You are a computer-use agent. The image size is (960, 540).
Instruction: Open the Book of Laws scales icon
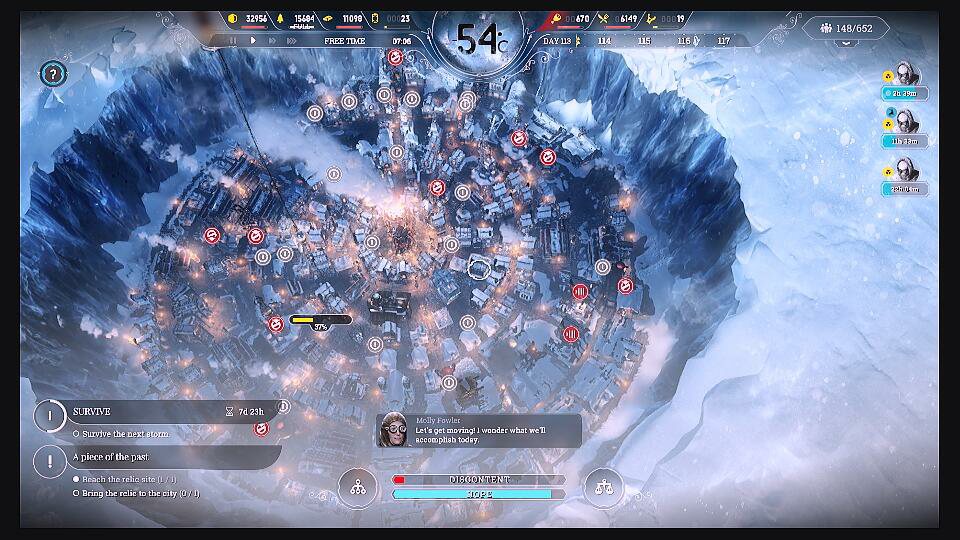click(x=603, y=488)
